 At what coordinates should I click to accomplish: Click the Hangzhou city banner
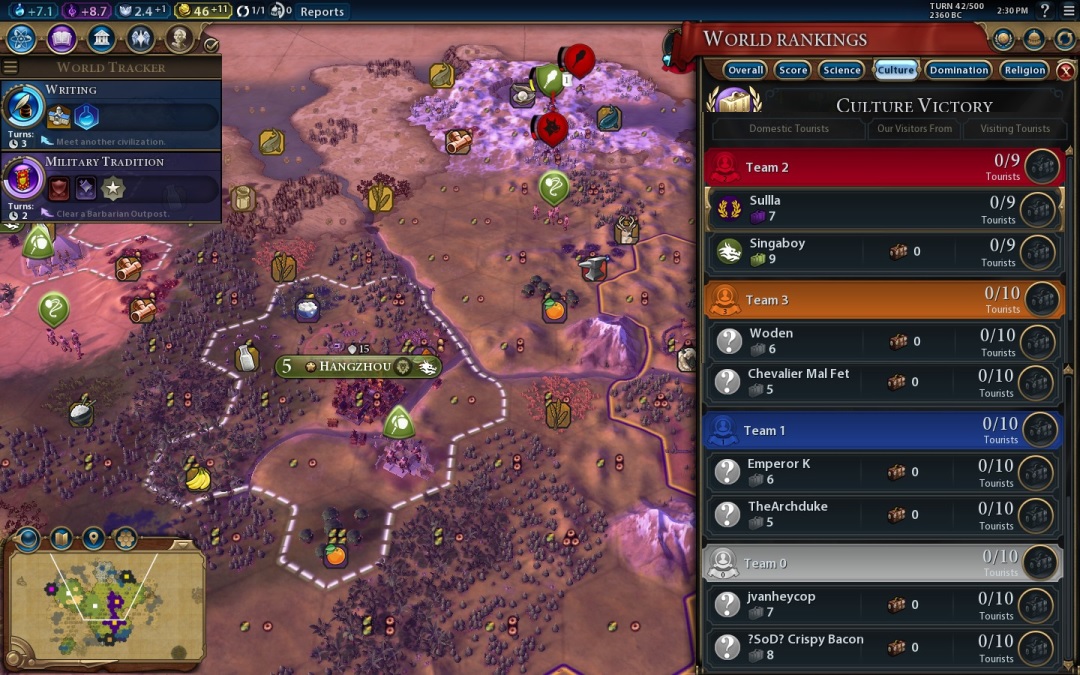(358, 367)
